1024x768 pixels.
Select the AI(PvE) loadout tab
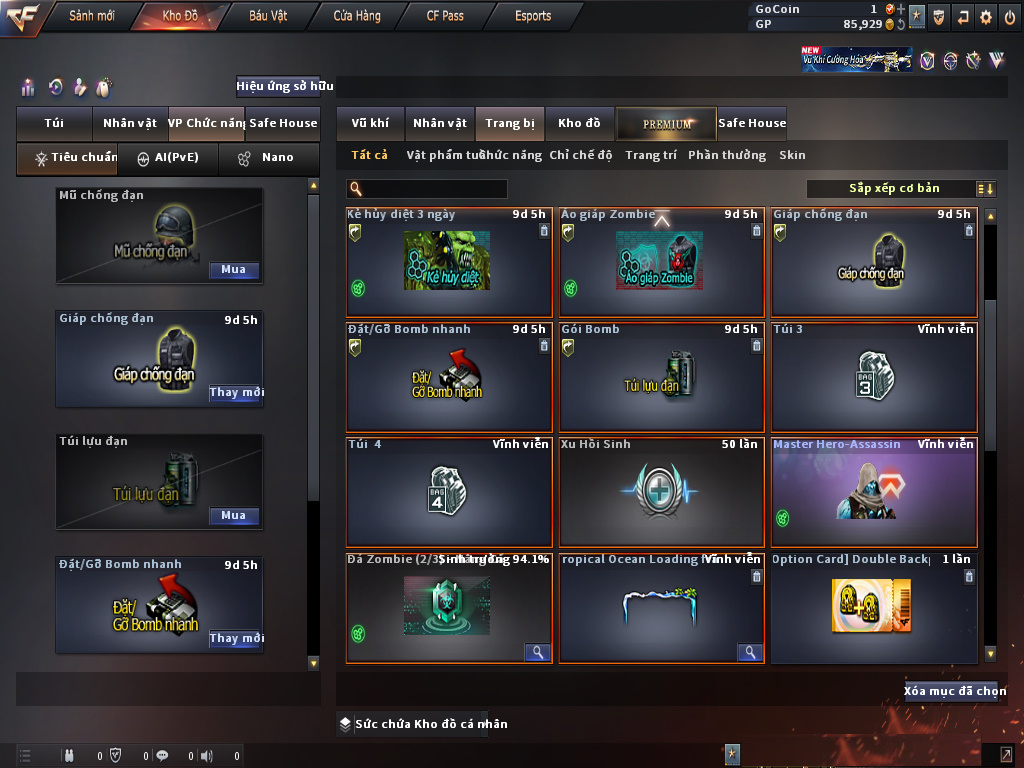click(x=168, y=158)
